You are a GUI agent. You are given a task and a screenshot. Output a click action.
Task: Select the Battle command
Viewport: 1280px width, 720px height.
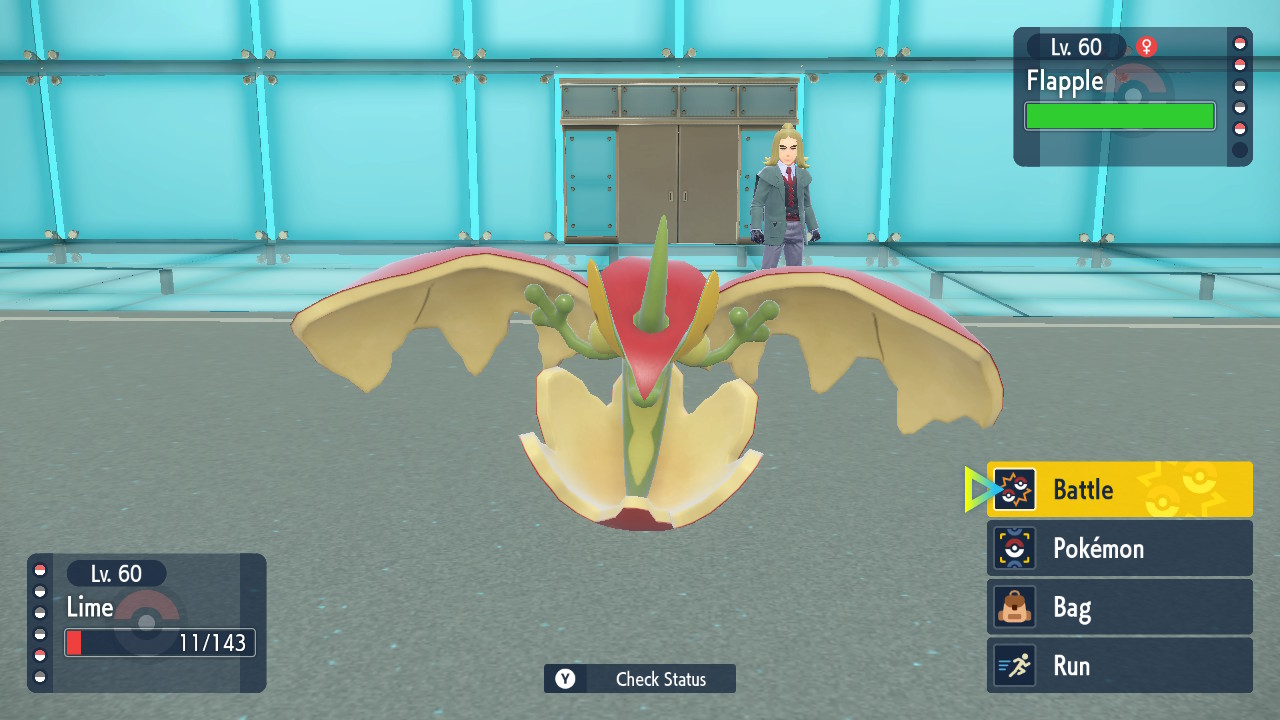(x=1119, y=490)
